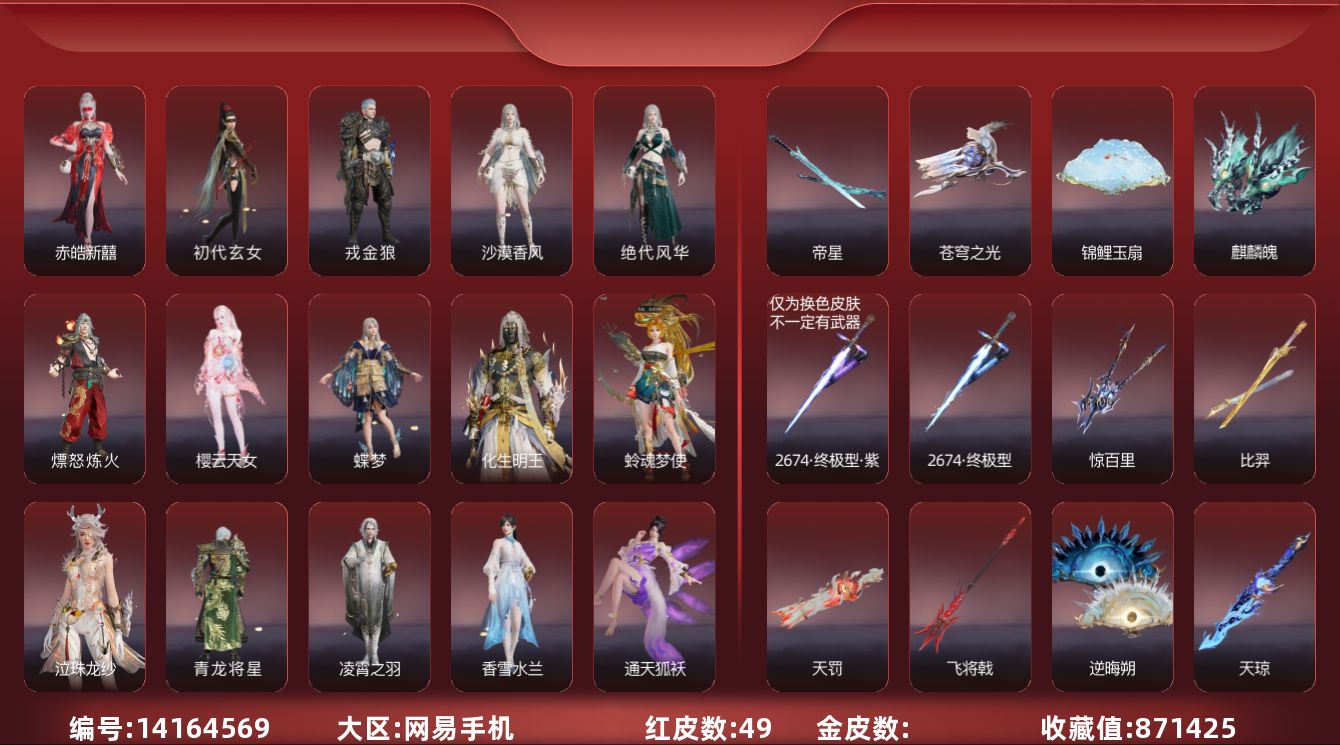Choose the 初代玄女 skin card
The image size is (1340, 745).
[226, 180]
